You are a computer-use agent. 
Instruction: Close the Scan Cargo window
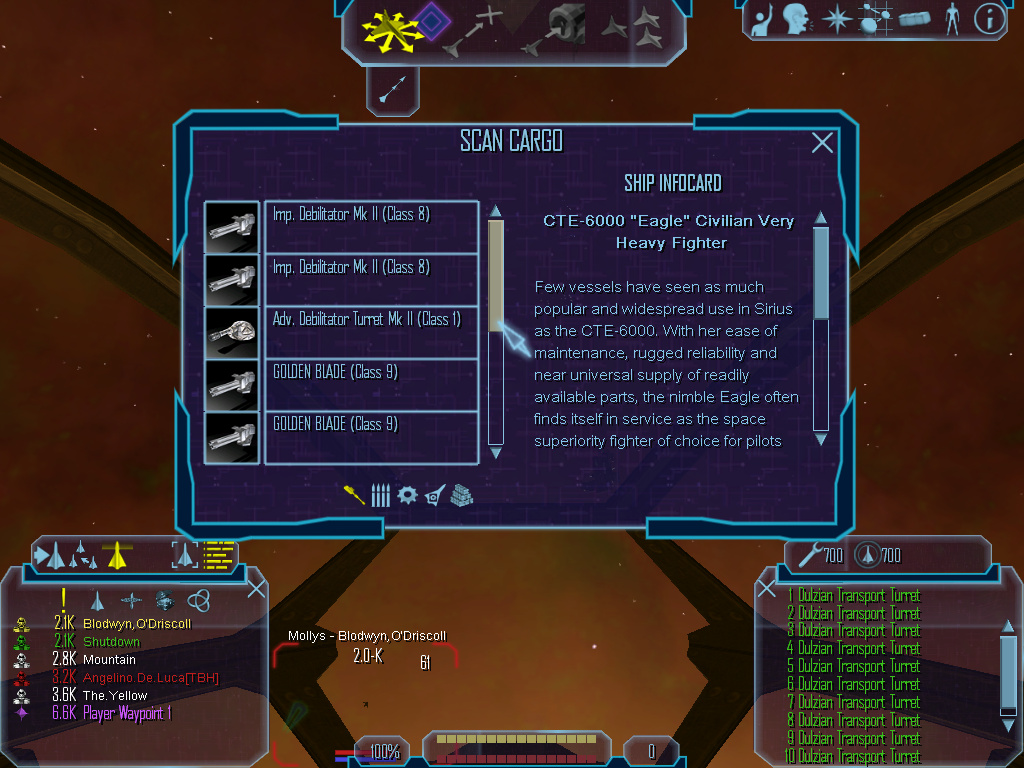point(822,143)
